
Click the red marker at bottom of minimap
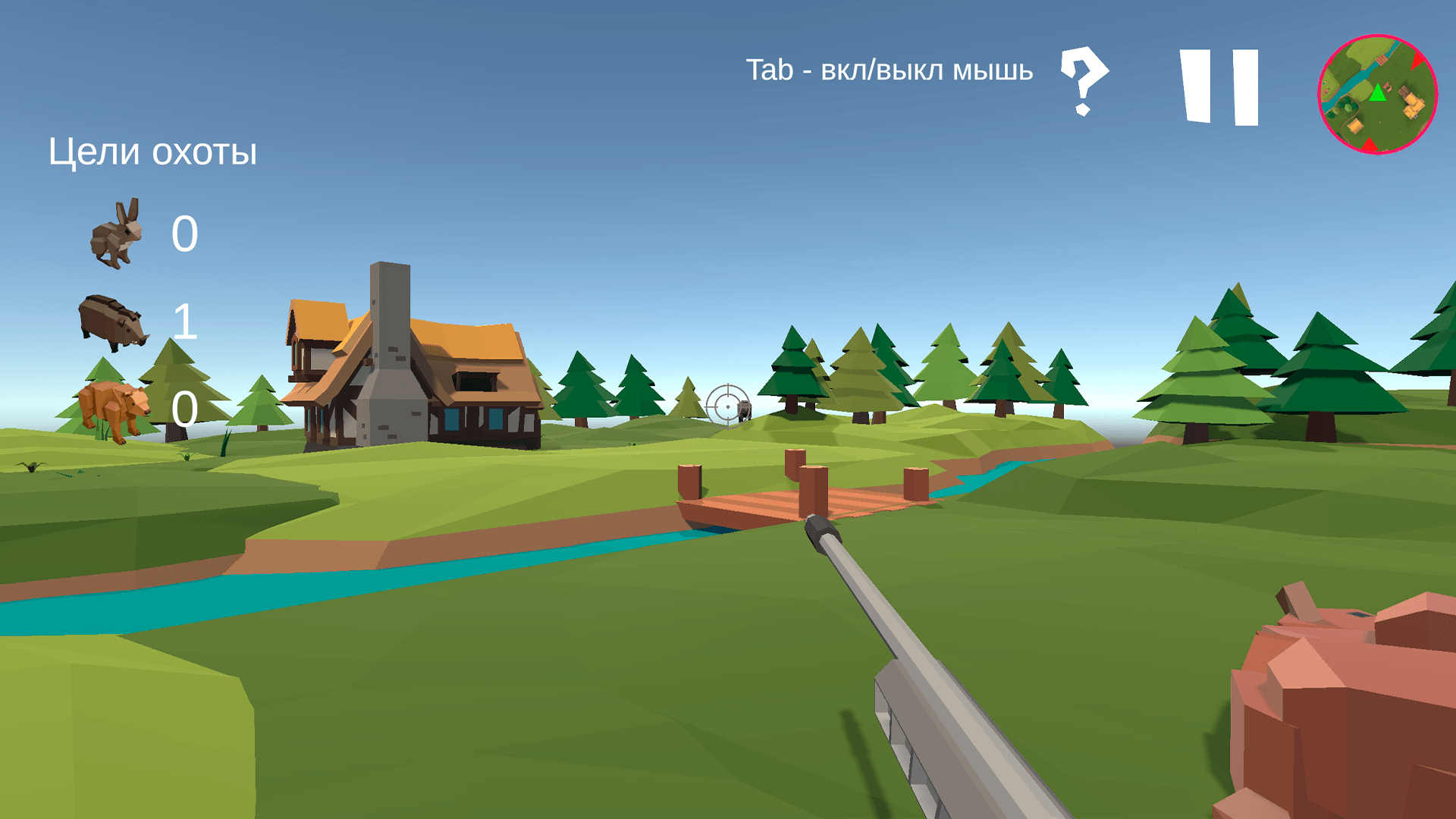pyautogui.click(x=1370, y=144)
